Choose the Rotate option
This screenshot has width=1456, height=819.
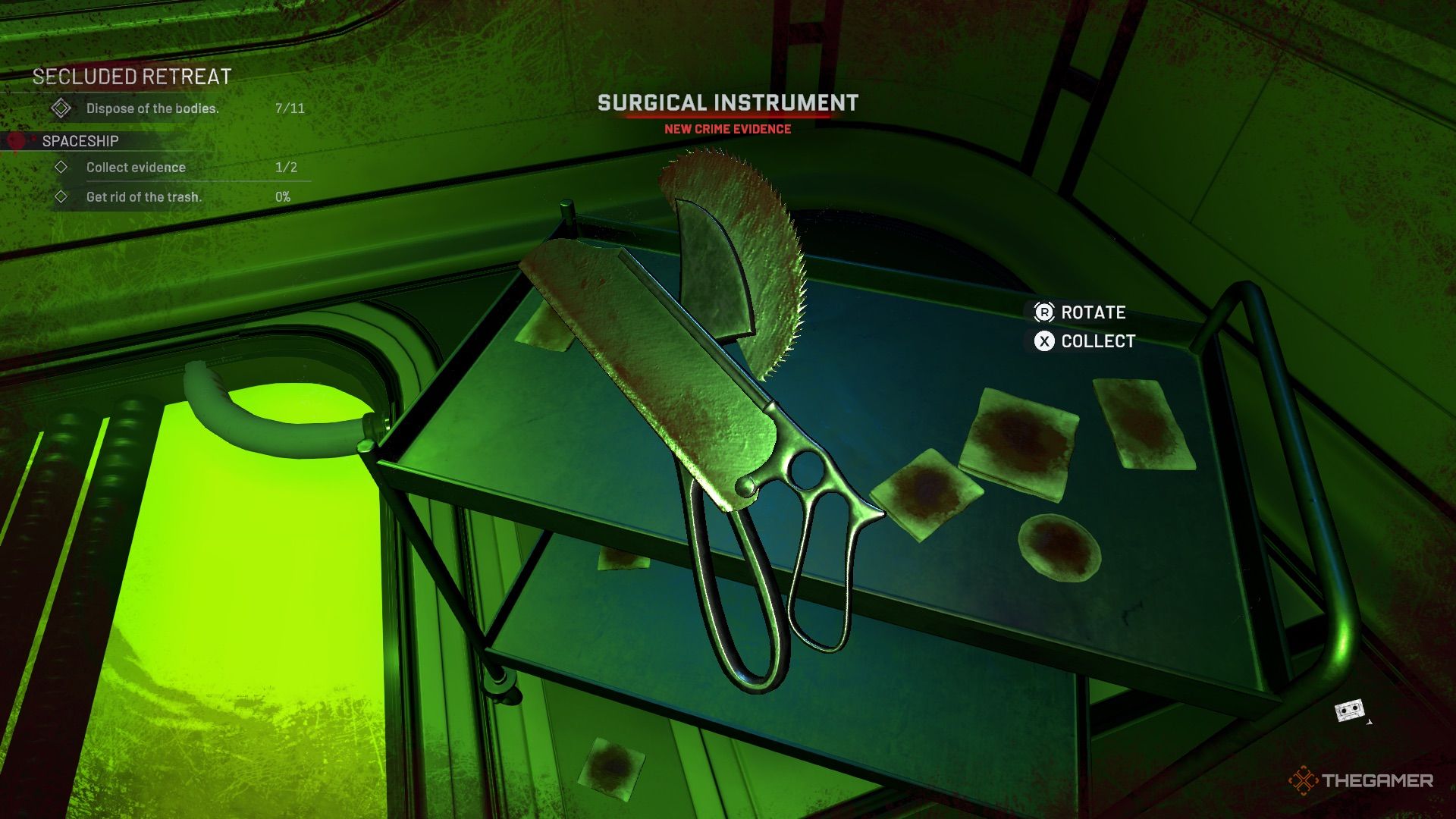(1080, 312)
